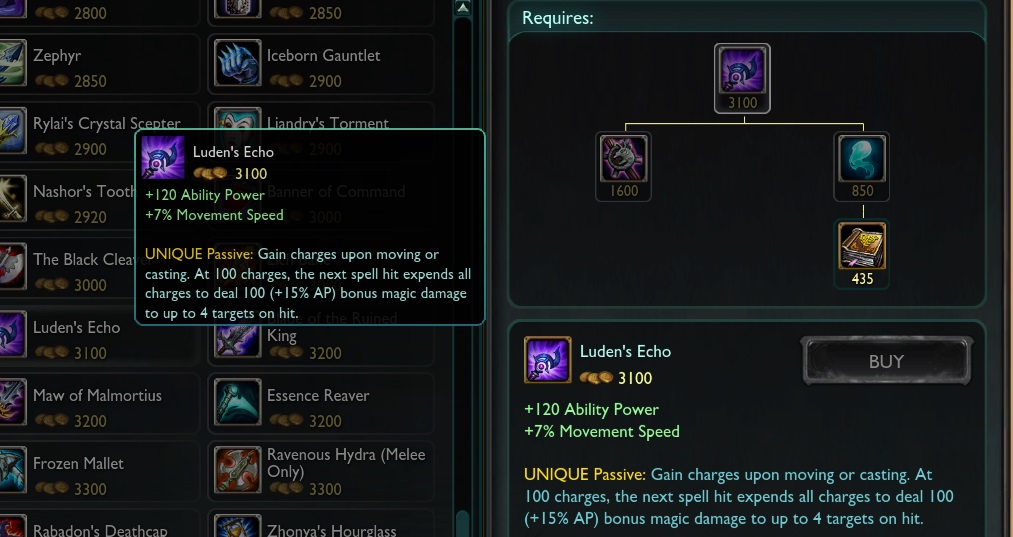1013x537 pixels.
Task: Select the 1600 gold component in the recipe tree
Action: click(x=624, y=160)
